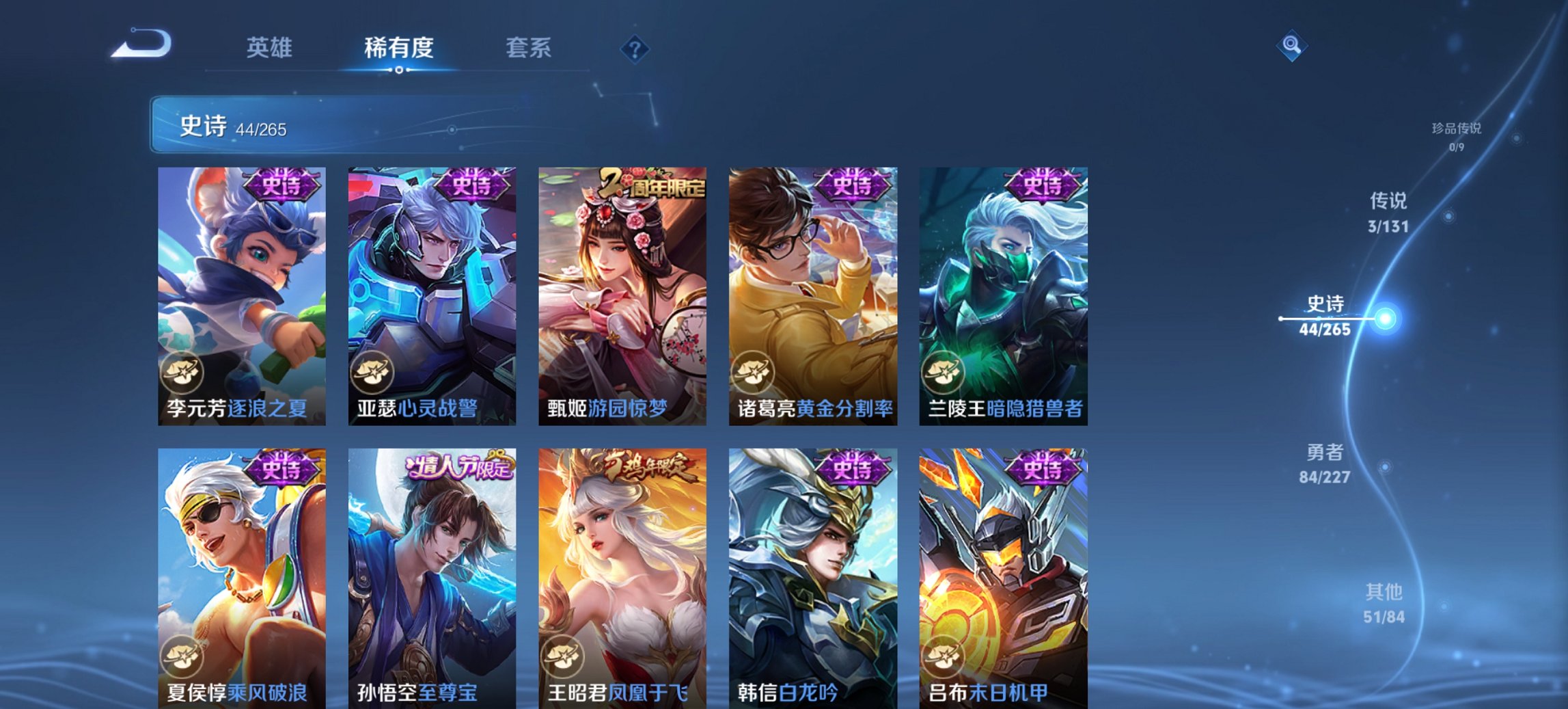Switch to the 英雄 tab
This screenshot has height=709, width=1568.
(x=271, y=49)
